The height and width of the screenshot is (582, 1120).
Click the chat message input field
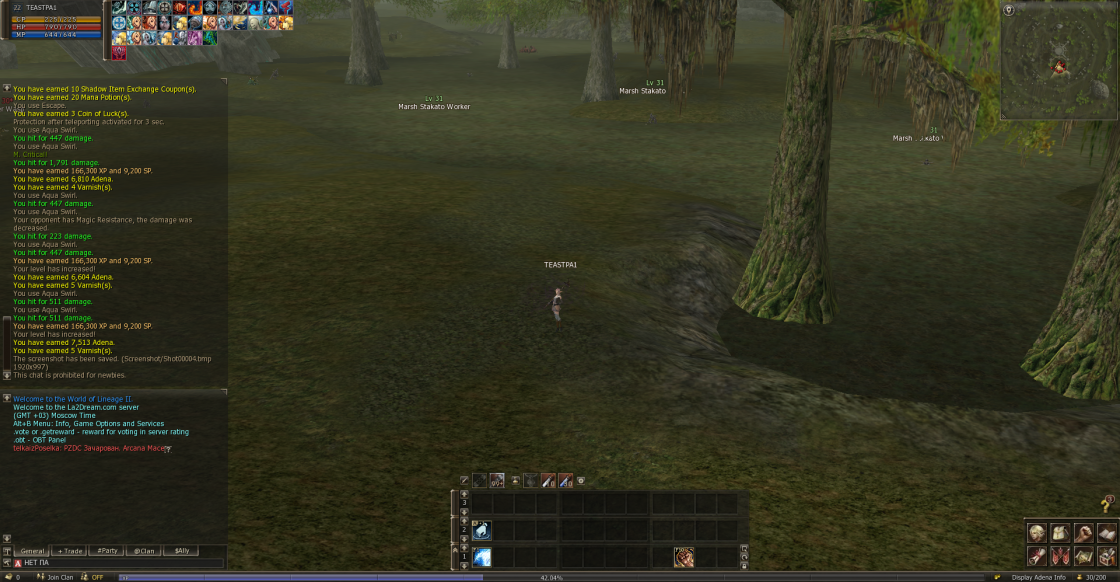point(120,564)
